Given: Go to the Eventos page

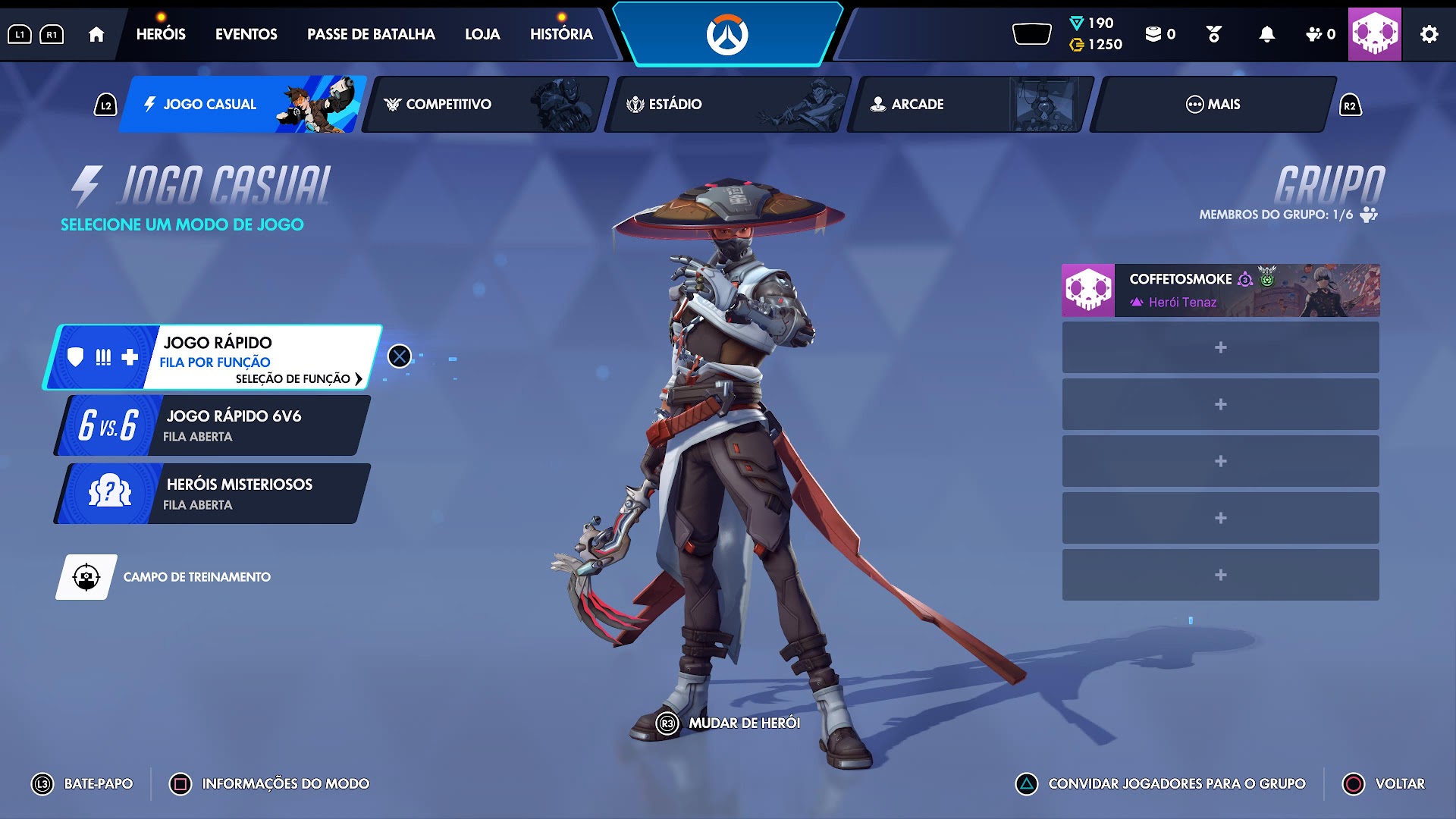Looking at the screenshot, I should [246, 34].
